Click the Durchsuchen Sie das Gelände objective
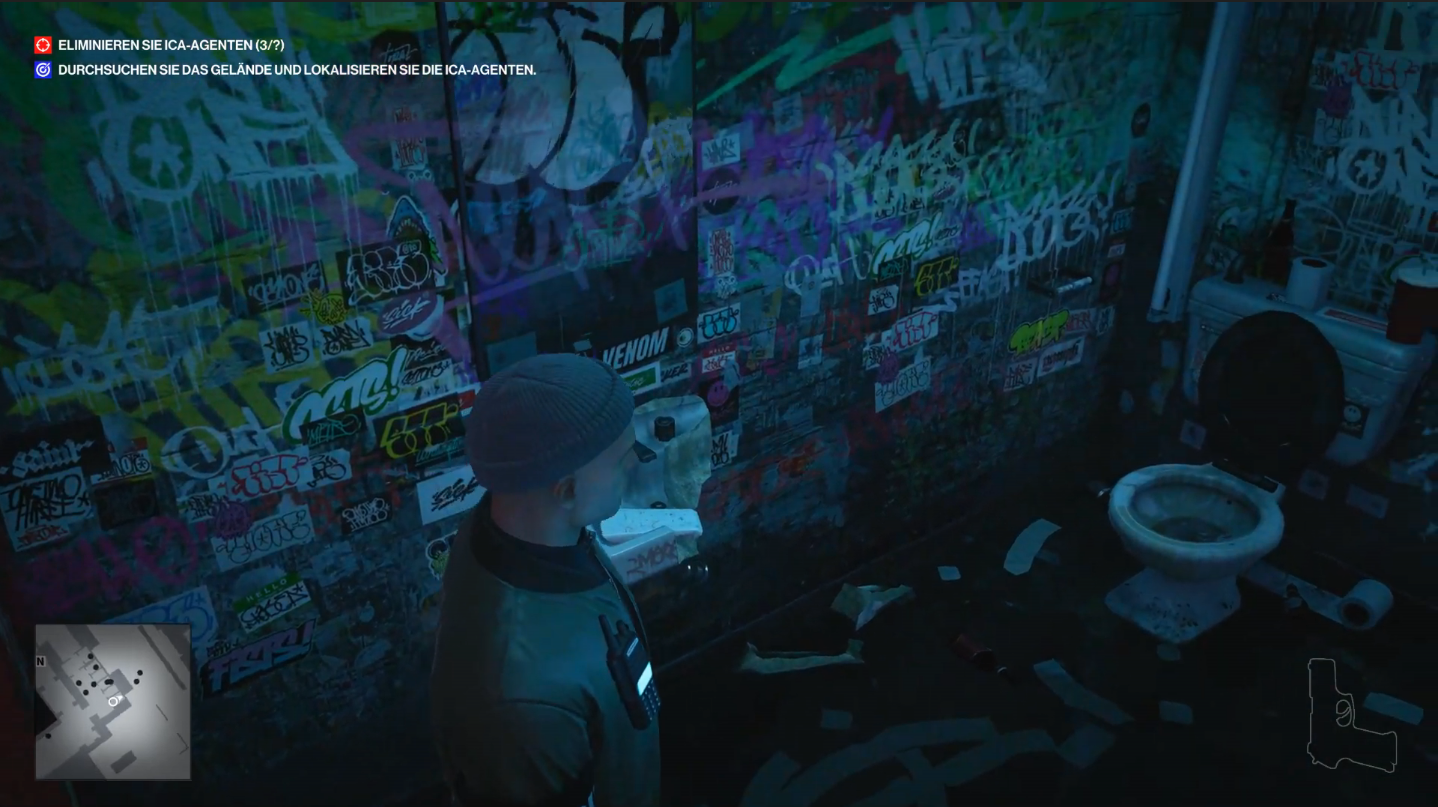 (x=297, y=70)
